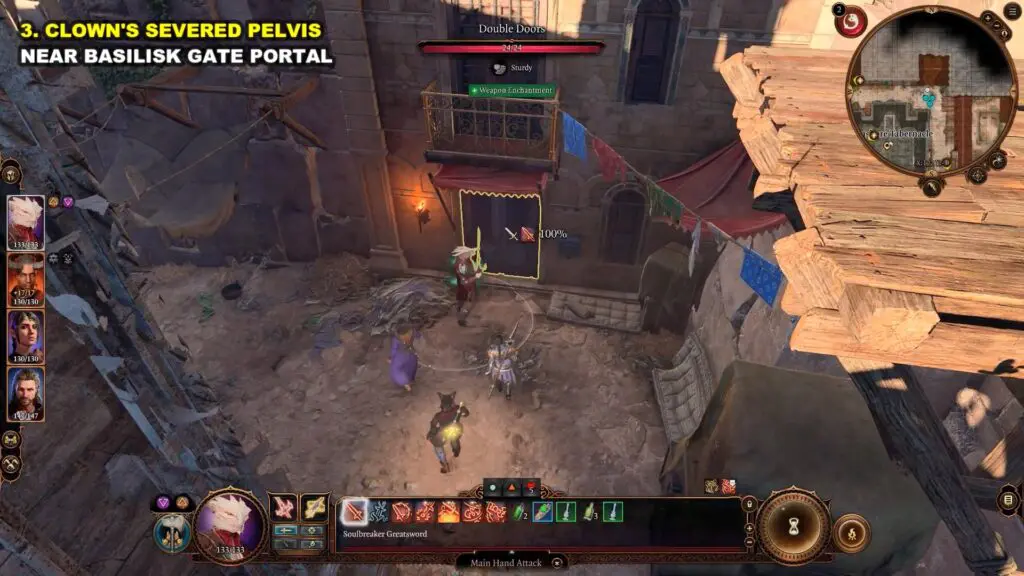The height and width of the screenshot is (576, 1024).
Task: Select Gale's party portrait
Action: 26,394
